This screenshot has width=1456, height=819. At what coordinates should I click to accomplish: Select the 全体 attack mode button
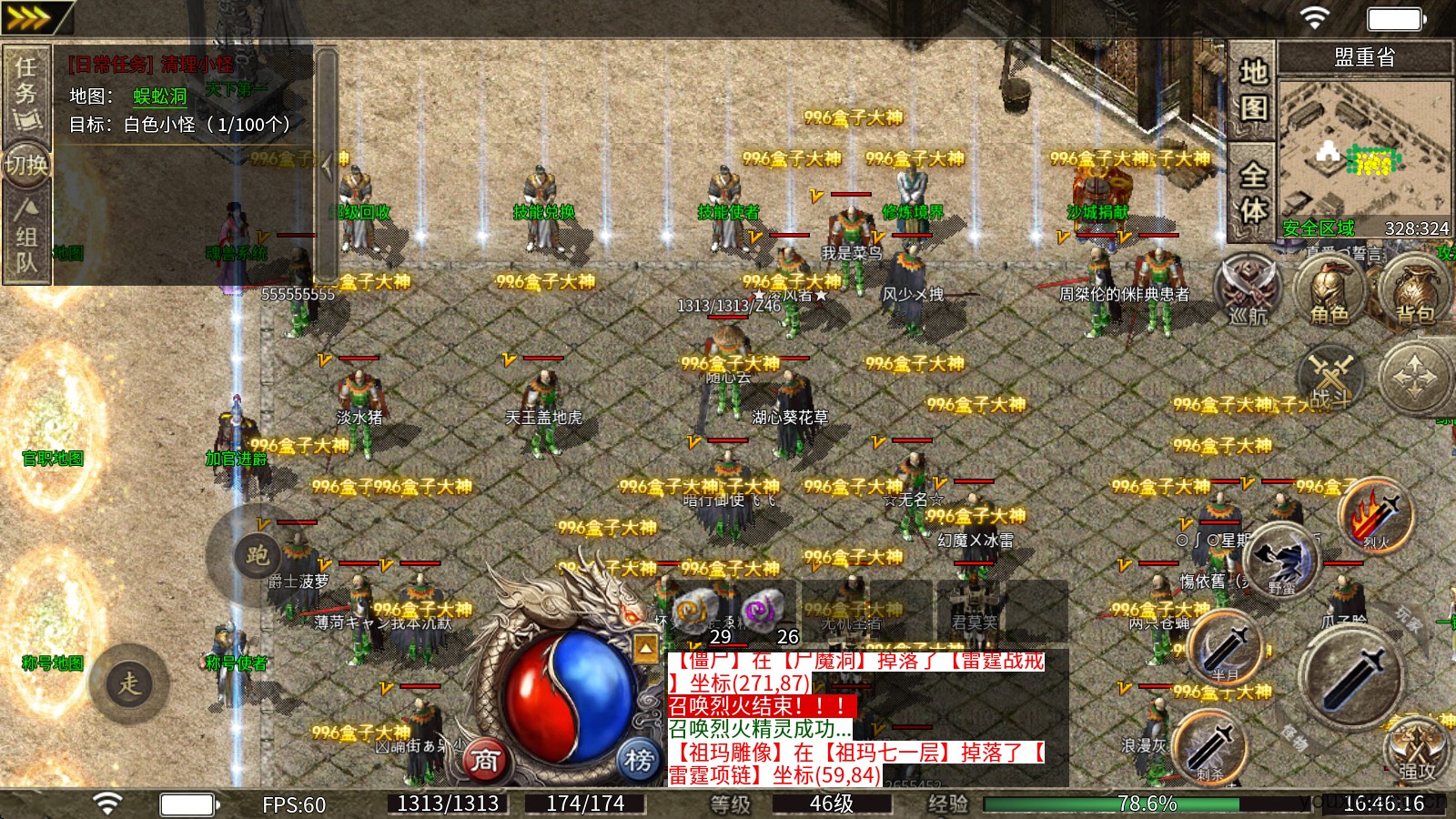click(1252, 192)
